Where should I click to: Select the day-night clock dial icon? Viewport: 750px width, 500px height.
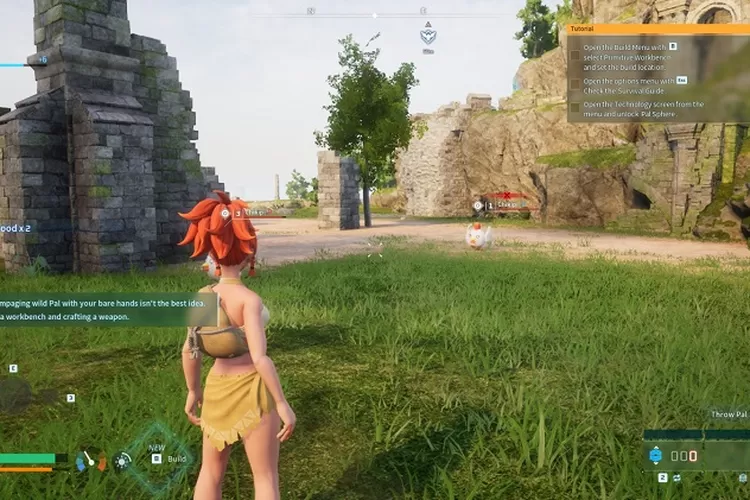(x=91, y=459)
